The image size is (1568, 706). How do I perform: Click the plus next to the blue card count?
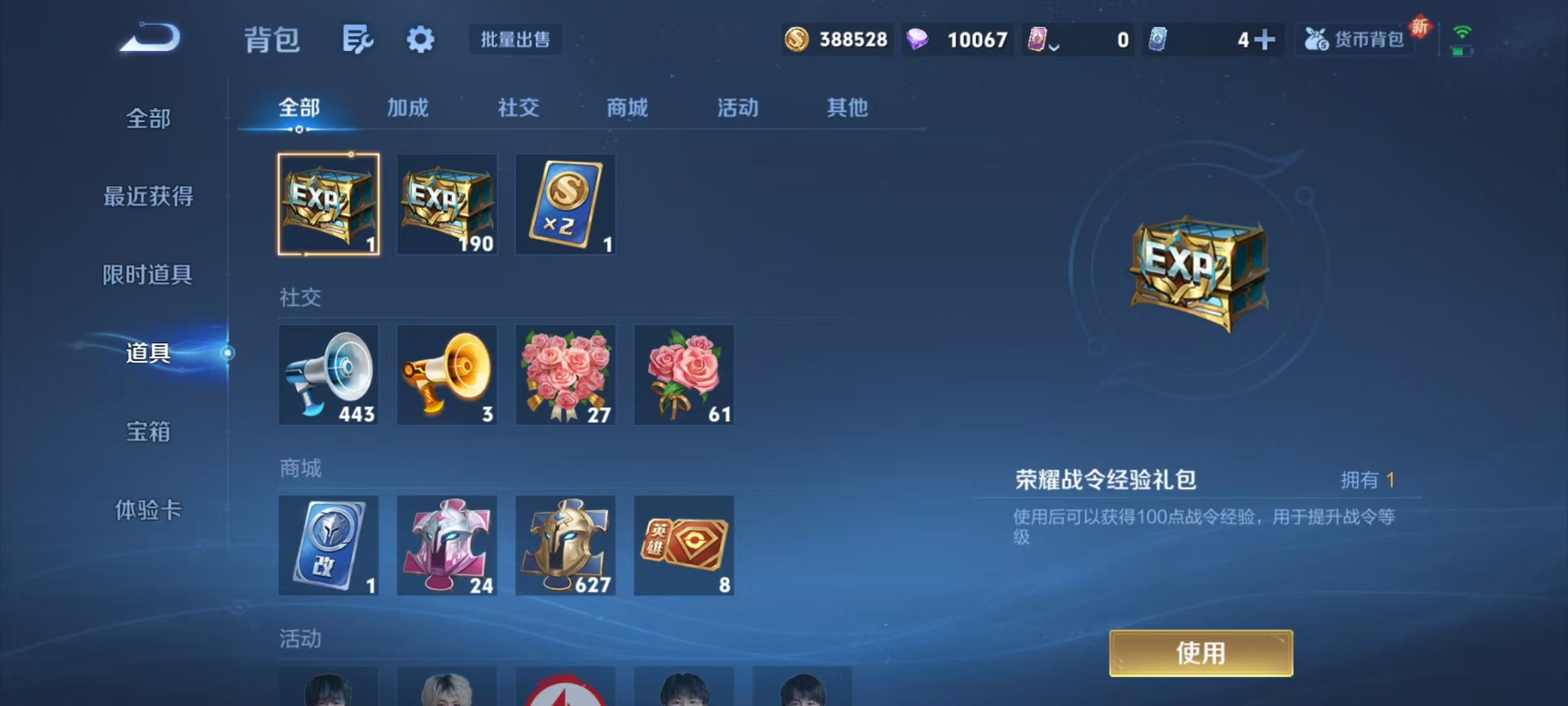[x=1265, y=40]
